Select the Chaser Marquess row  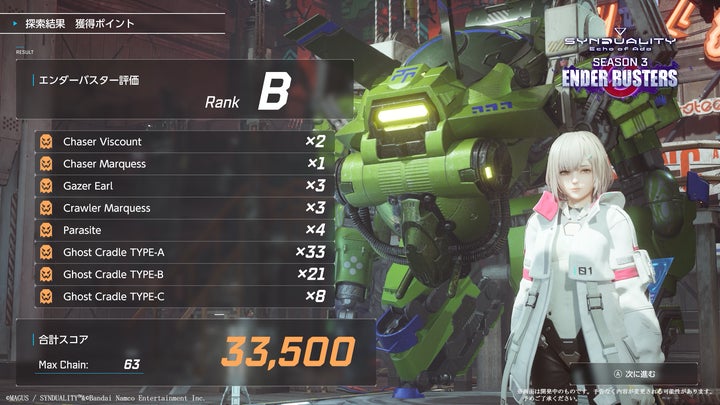coord(185,164)
